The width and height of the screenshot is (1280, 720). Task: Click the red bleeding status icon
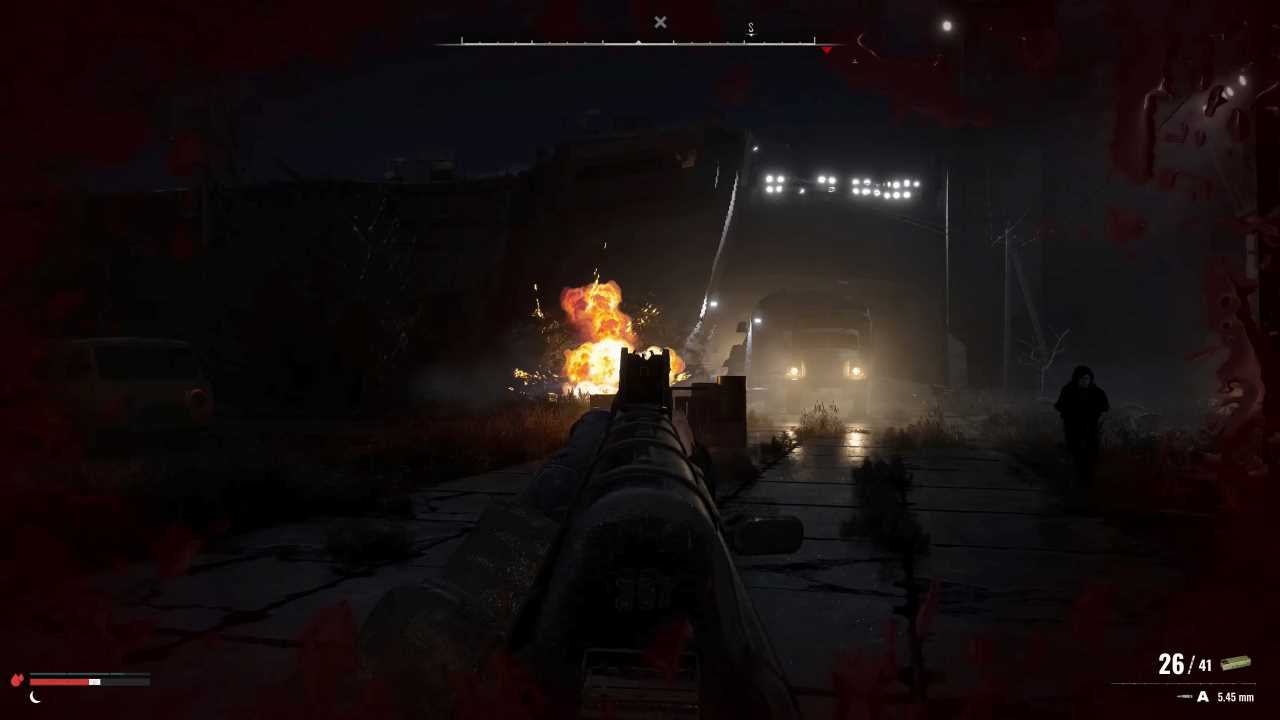click(17, 680)
